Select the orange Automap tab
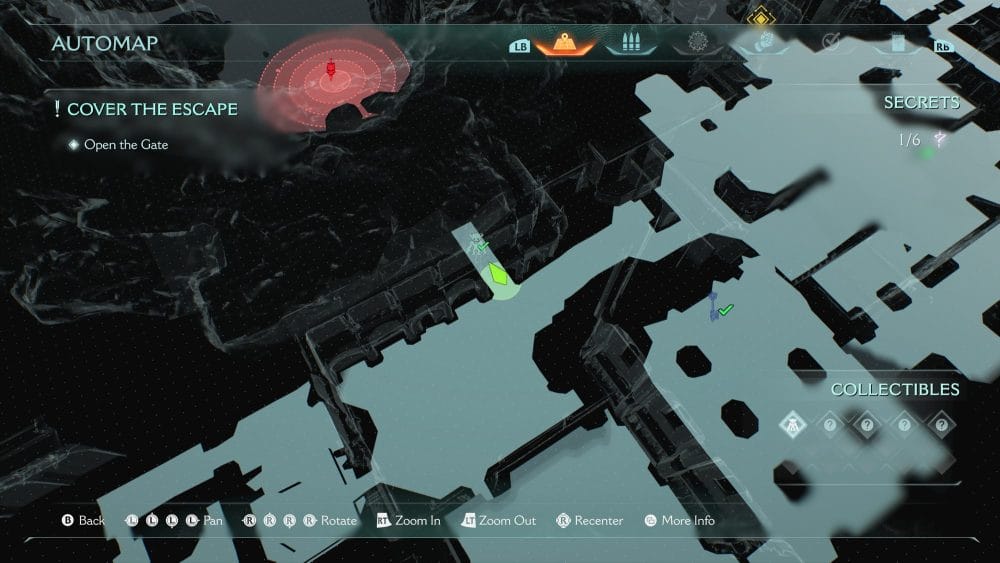 click(566, 43)
